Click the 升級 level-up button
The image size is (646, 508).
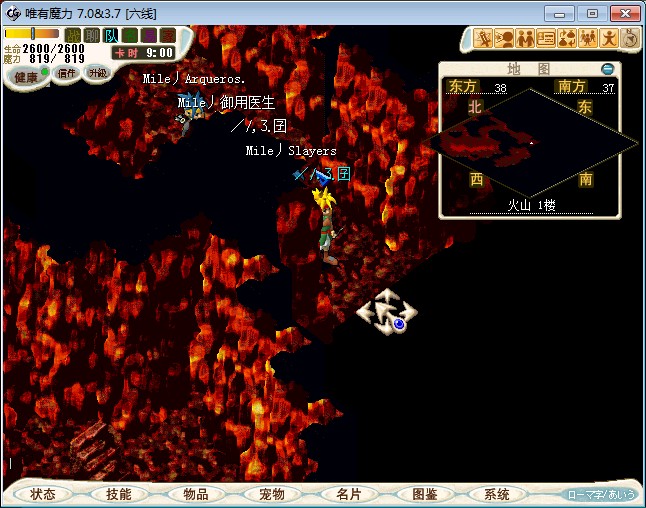click(x=97, y=73)
